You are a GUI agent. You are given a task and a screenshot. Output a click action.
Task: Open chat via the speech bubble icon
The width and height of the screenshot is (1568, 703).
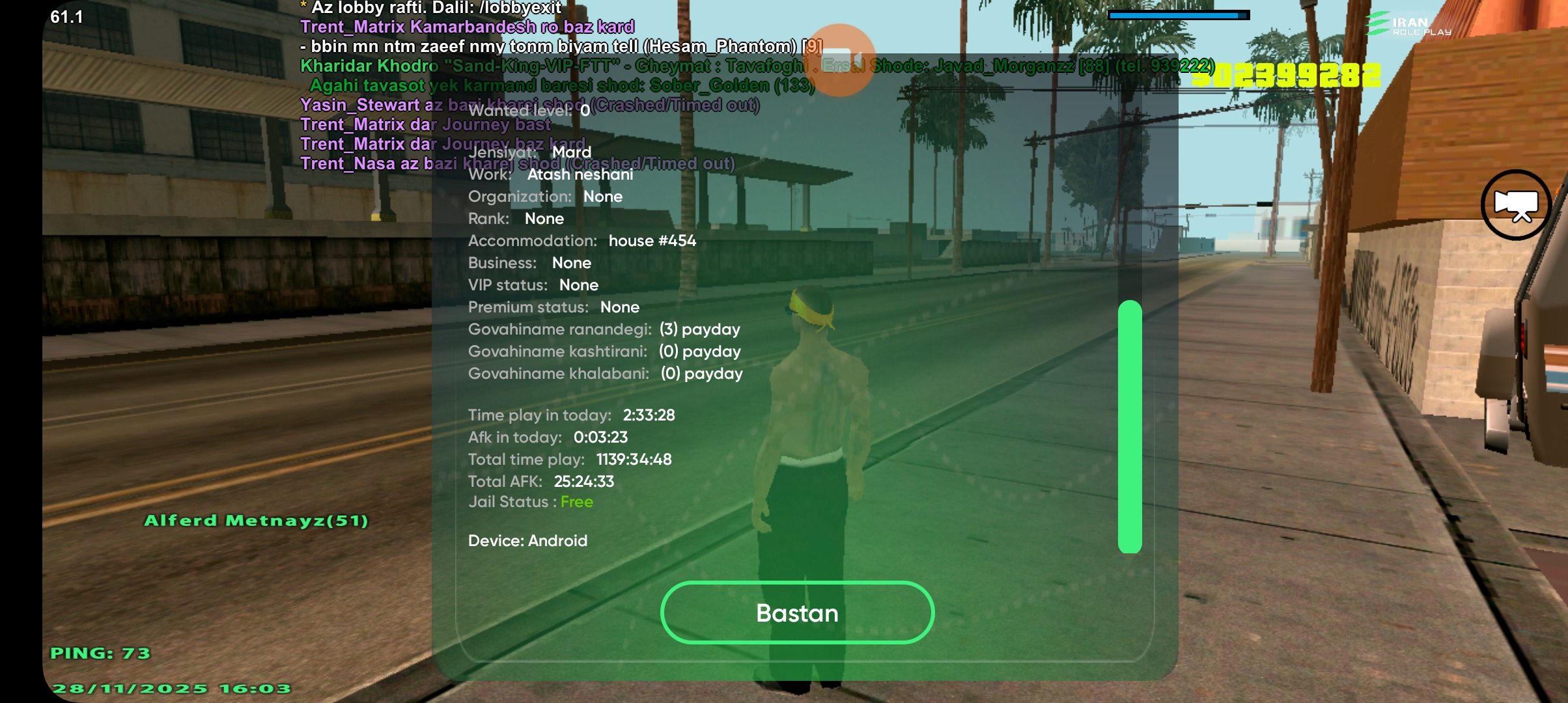[1516, 205]
